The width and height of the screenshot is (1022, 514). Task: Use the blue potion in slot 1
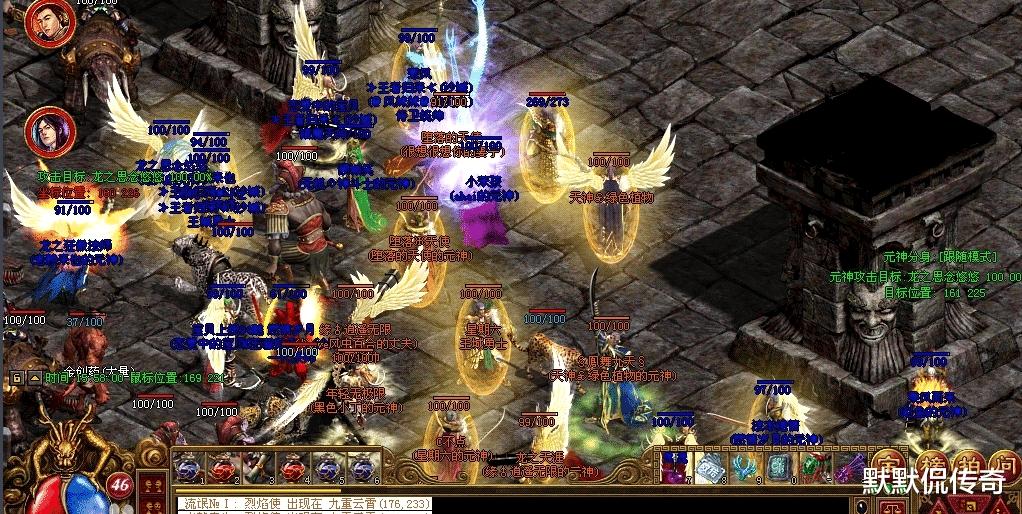point(187,467)
